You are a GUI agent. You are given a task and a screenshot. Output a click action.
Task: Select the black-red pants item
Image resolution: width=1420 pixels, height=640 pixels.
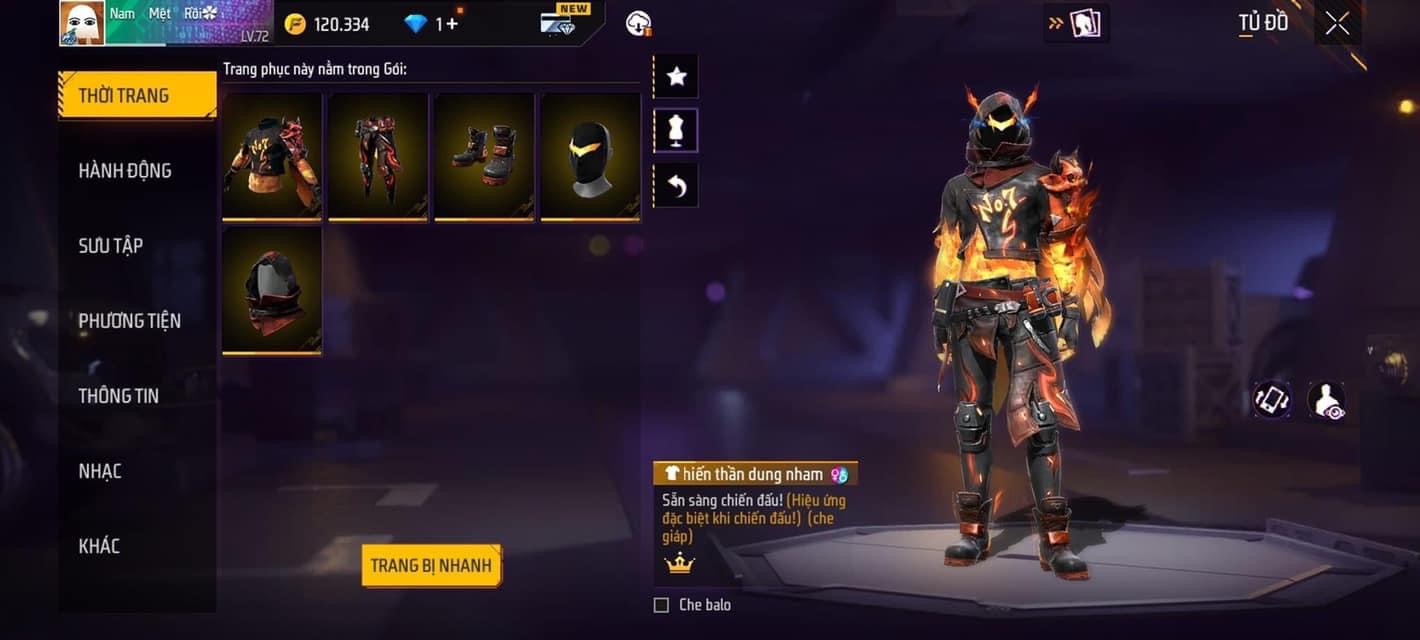point(378,155)
